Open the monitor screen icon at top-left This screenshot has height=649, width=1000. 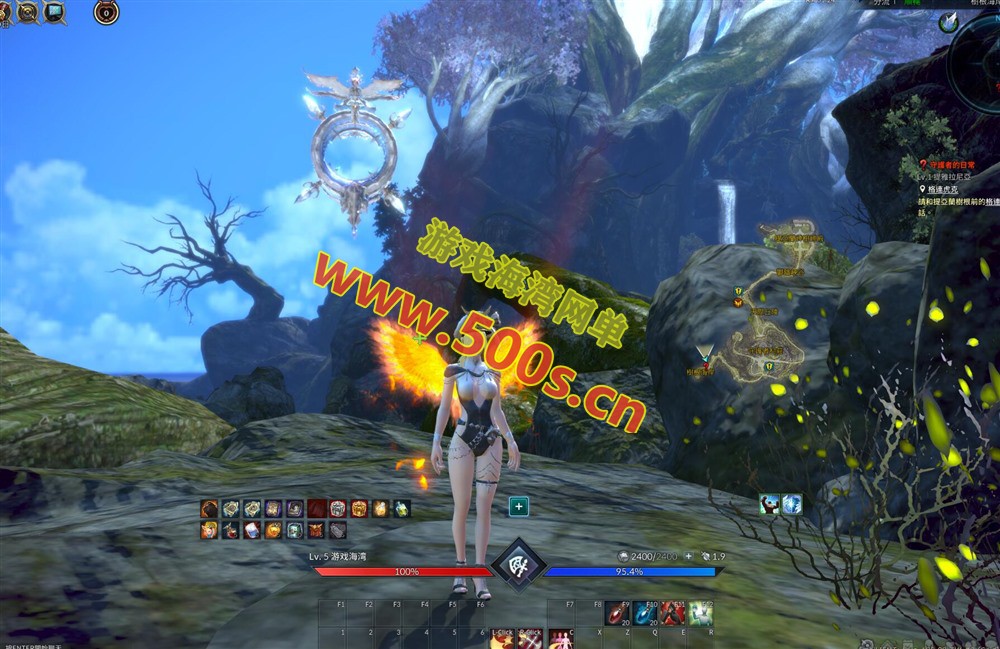(x=54, y=12)
